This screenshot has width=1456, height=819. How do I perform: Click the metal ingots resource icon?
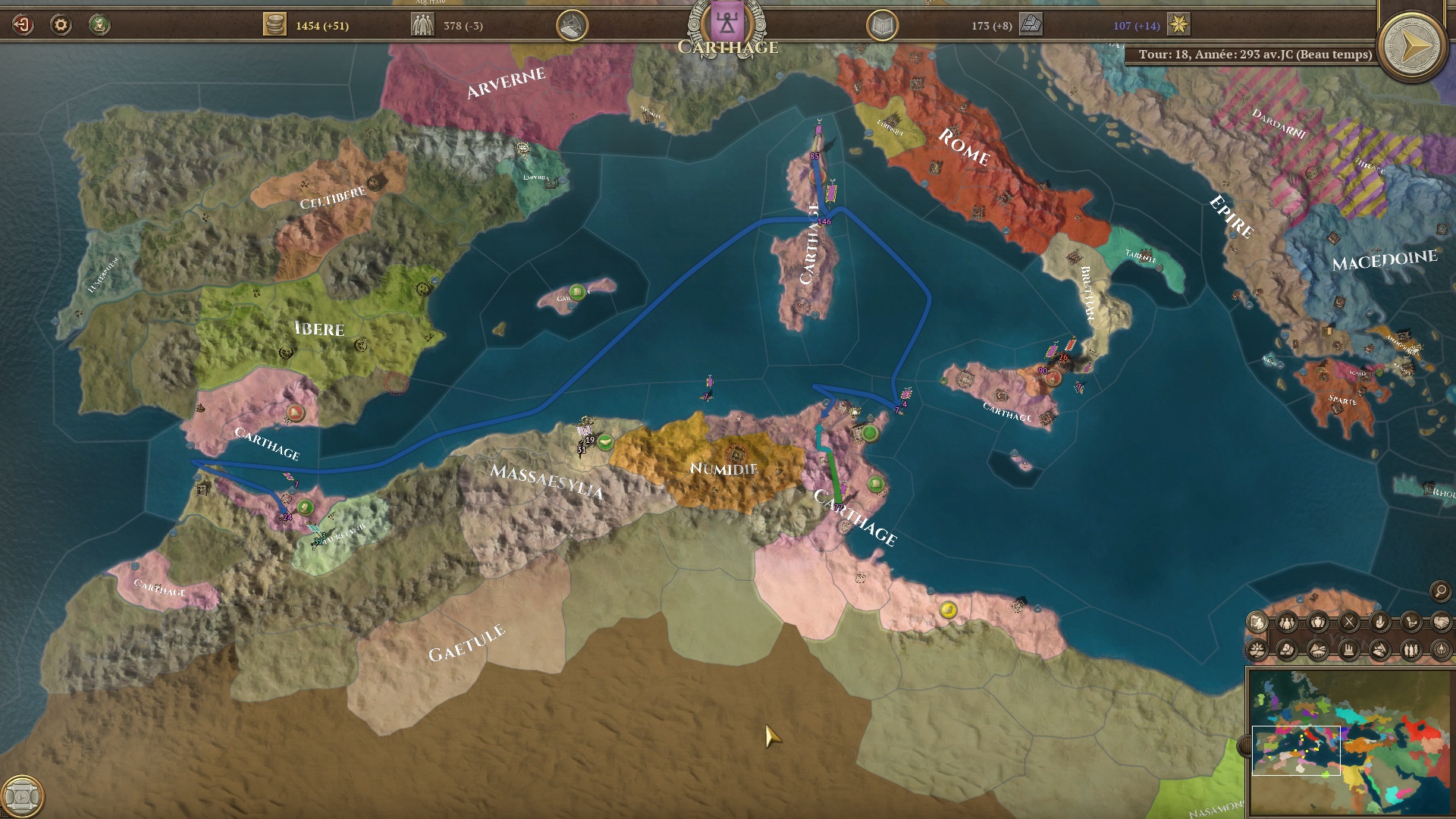(x=1031, y=25)
